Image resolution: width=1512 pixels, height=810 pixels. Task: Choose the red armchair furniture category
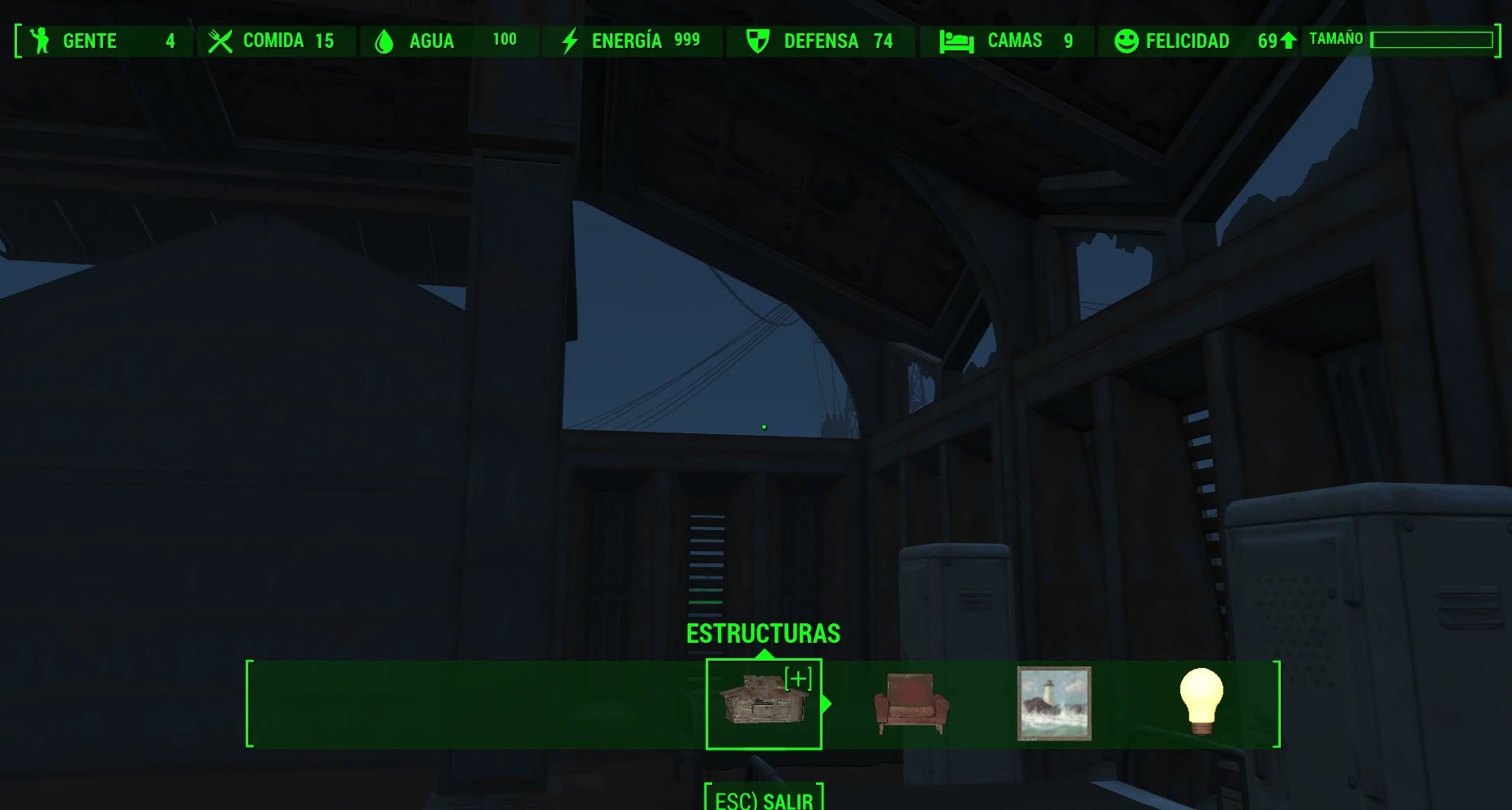point(911,703)
